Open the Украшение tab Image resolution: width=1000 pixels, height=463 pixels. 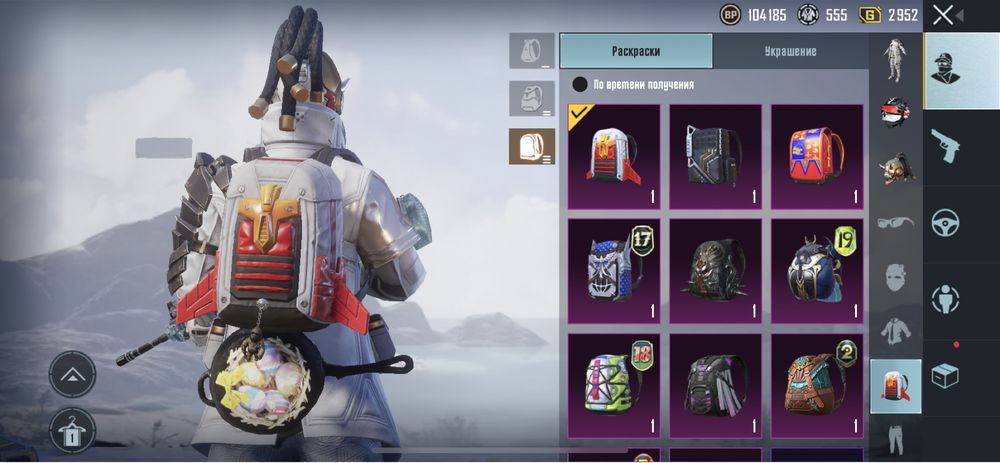(x=790, y=51)
